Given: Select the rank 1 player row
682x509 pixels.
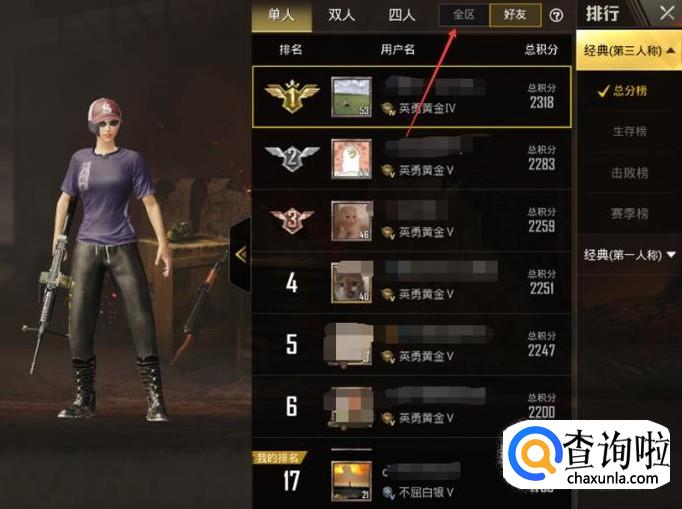Looking at the screenshot, I should coord(412,97).
